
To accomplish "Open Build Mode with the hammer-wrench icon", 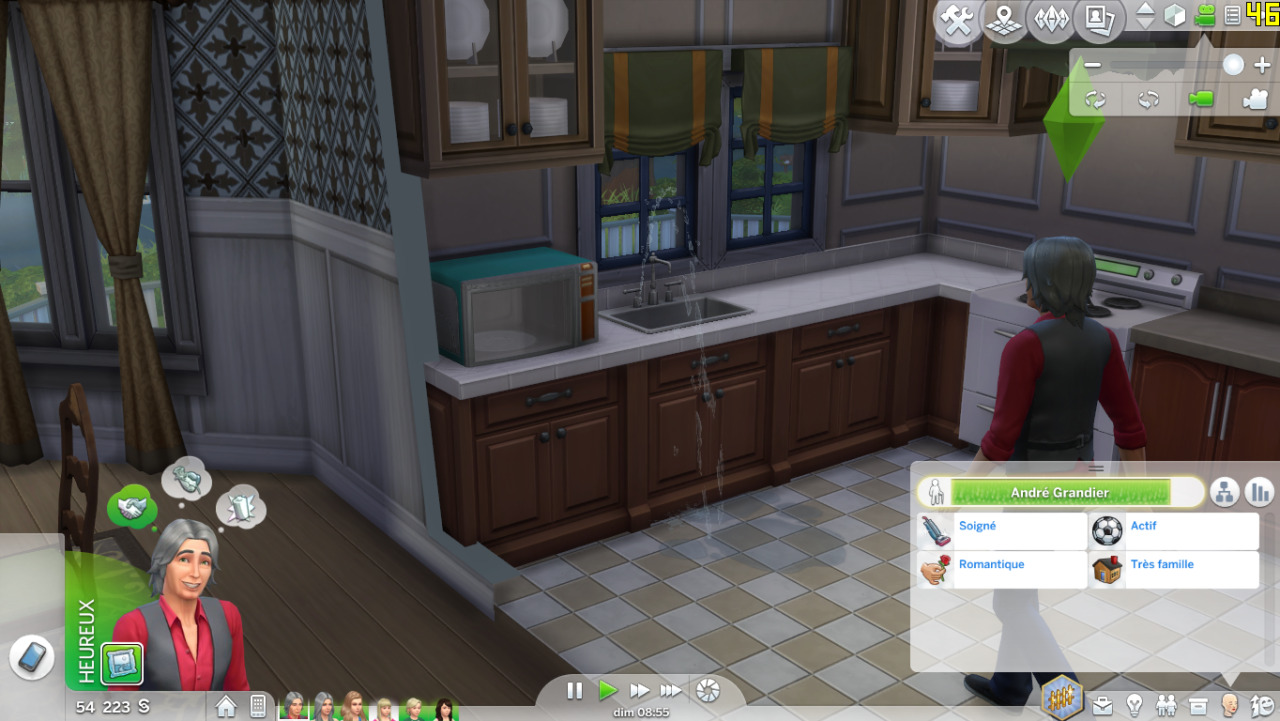I will (x=957, y=21).
